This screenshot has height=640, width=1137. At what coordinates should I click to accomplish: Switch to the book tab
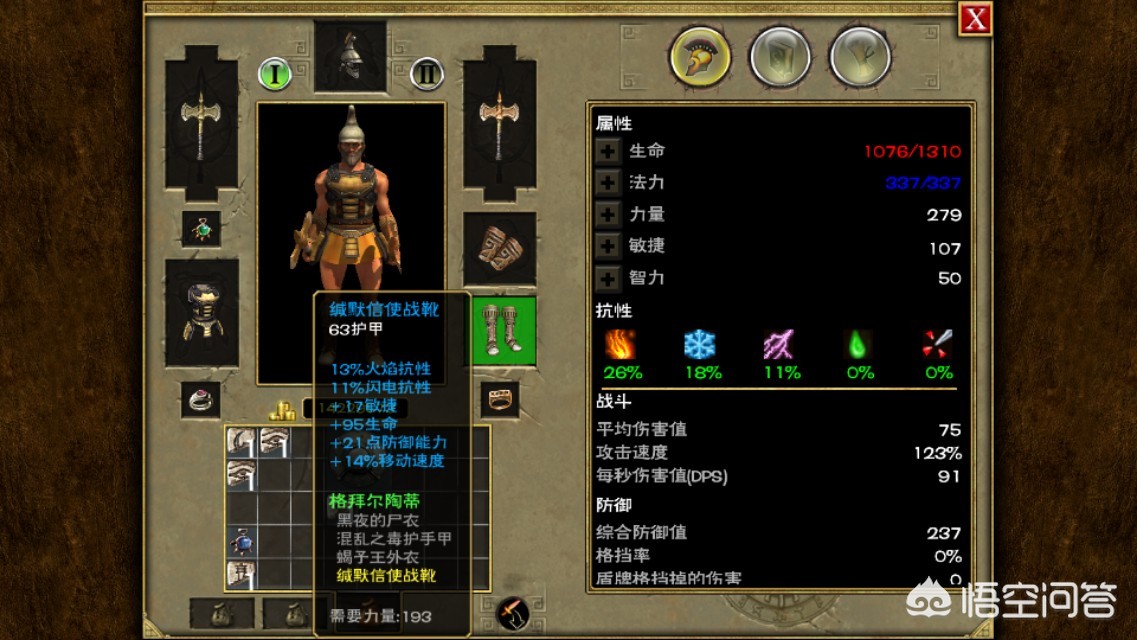(x=779, y=55)
